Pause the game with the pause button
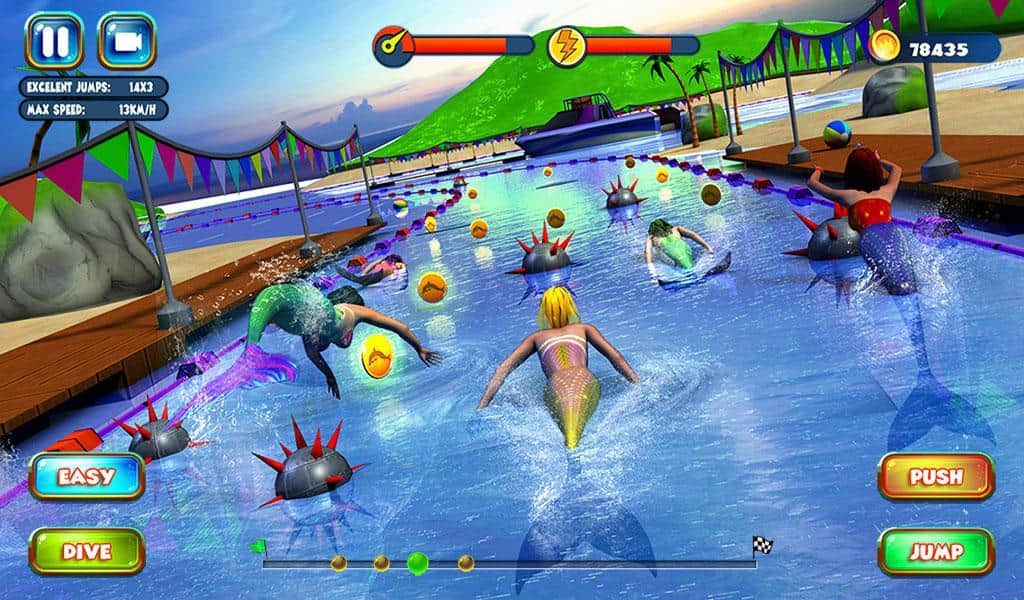1024x600 pixels. 54,40
